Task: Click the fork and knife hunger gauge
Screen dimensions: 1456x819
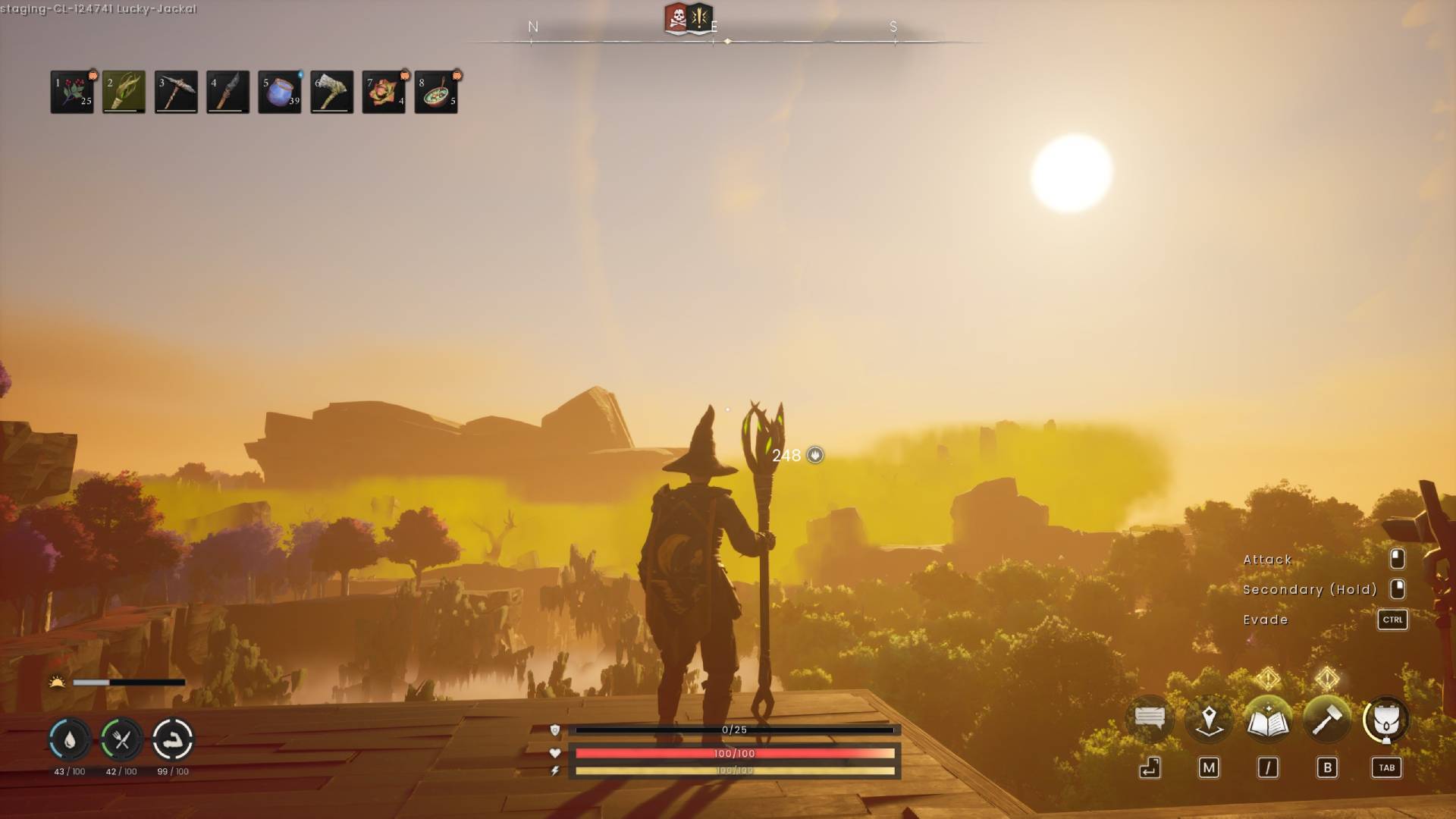Action: tap(121, 739)
